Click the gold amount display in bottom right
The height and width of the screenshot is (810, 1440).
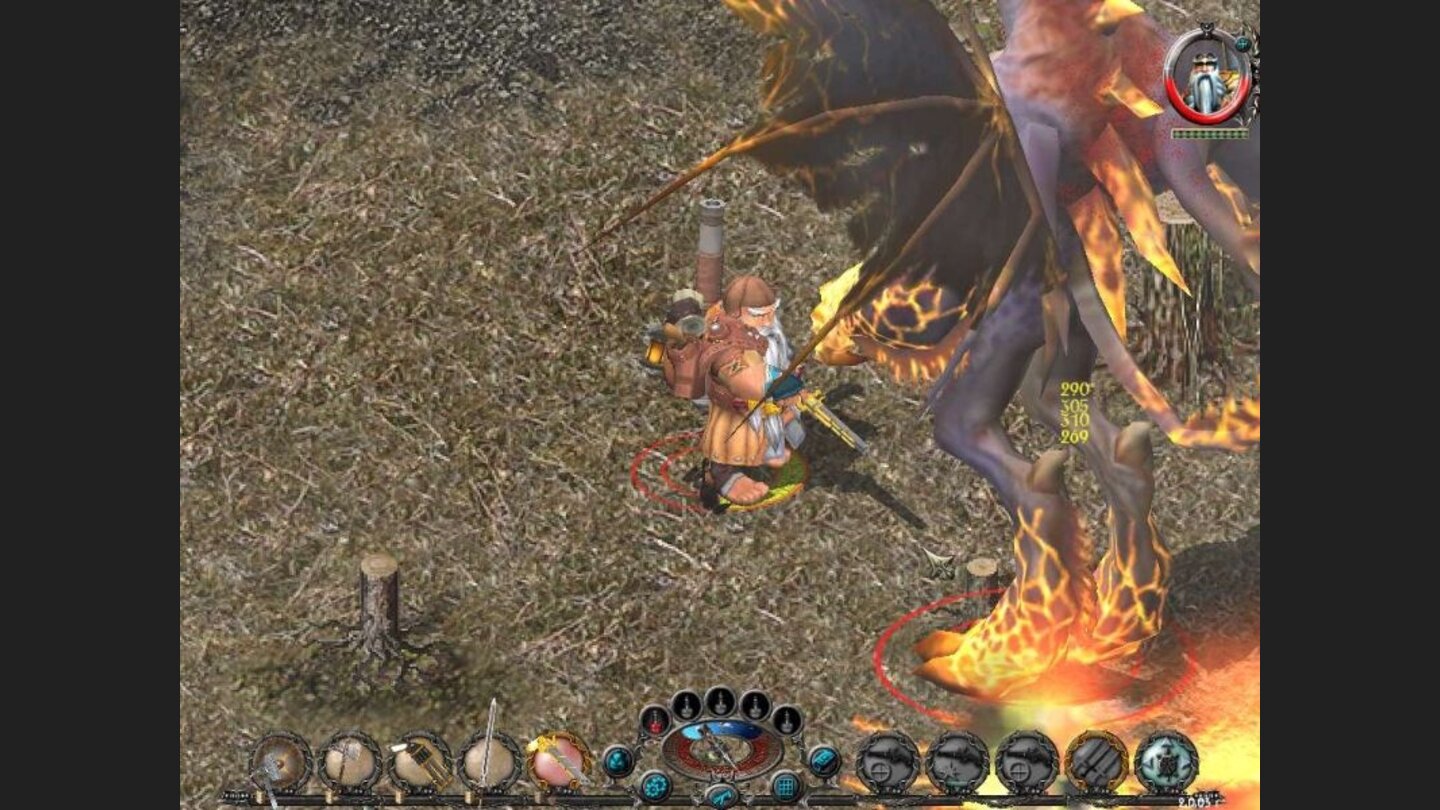tap(1201, 800)
